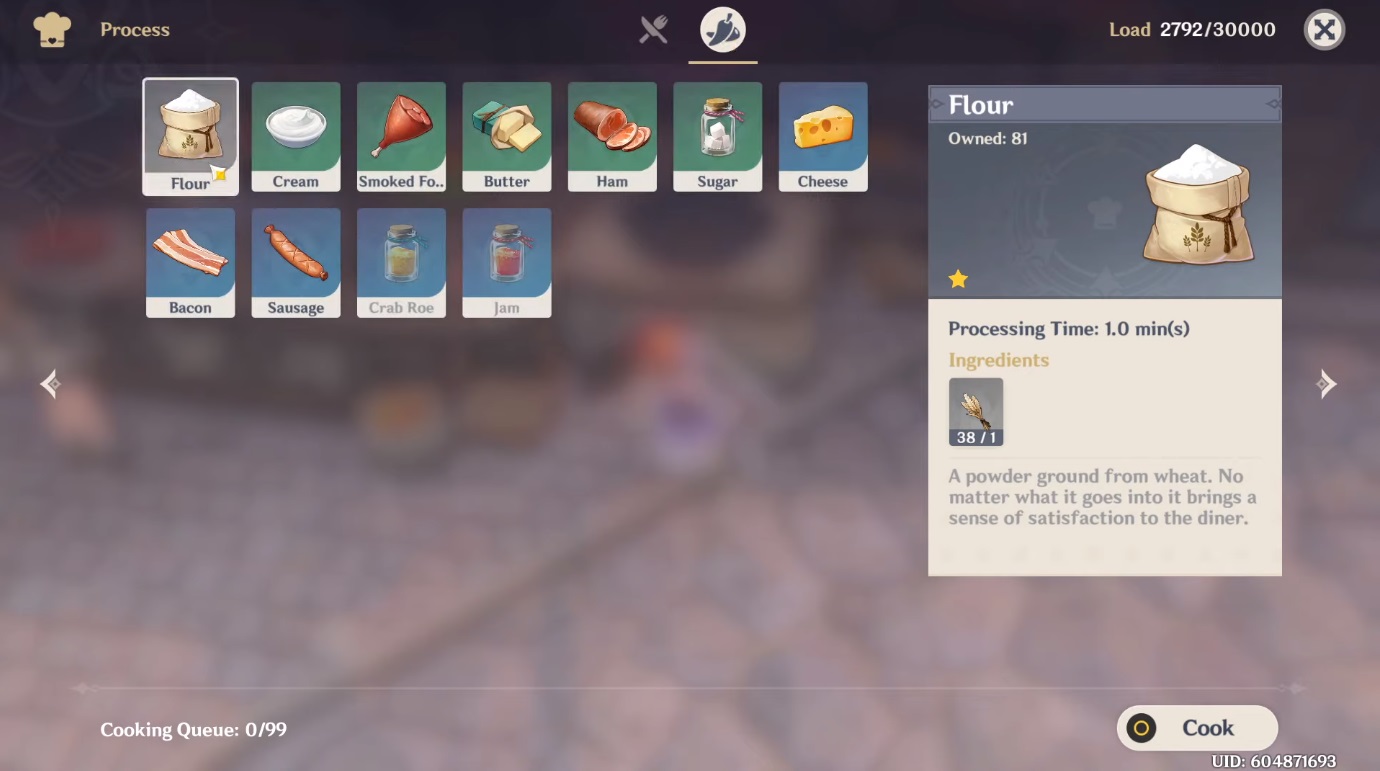This screenshot has height=771, width=1380.
Task: View the greyed-out Crab Roe item
Action: pos(401,262)
